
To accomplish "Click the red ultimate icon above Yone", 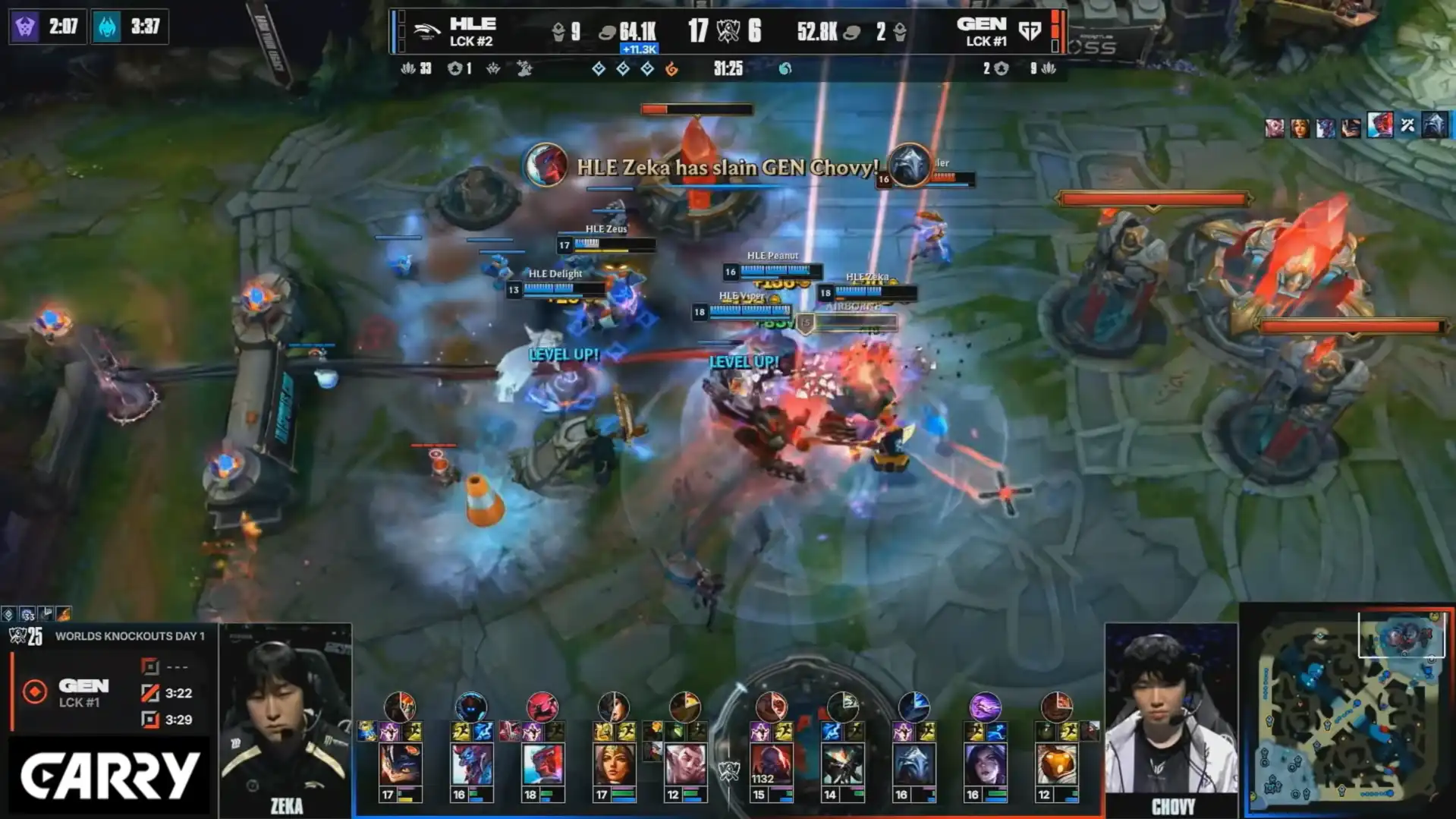I will coord(542,707).
